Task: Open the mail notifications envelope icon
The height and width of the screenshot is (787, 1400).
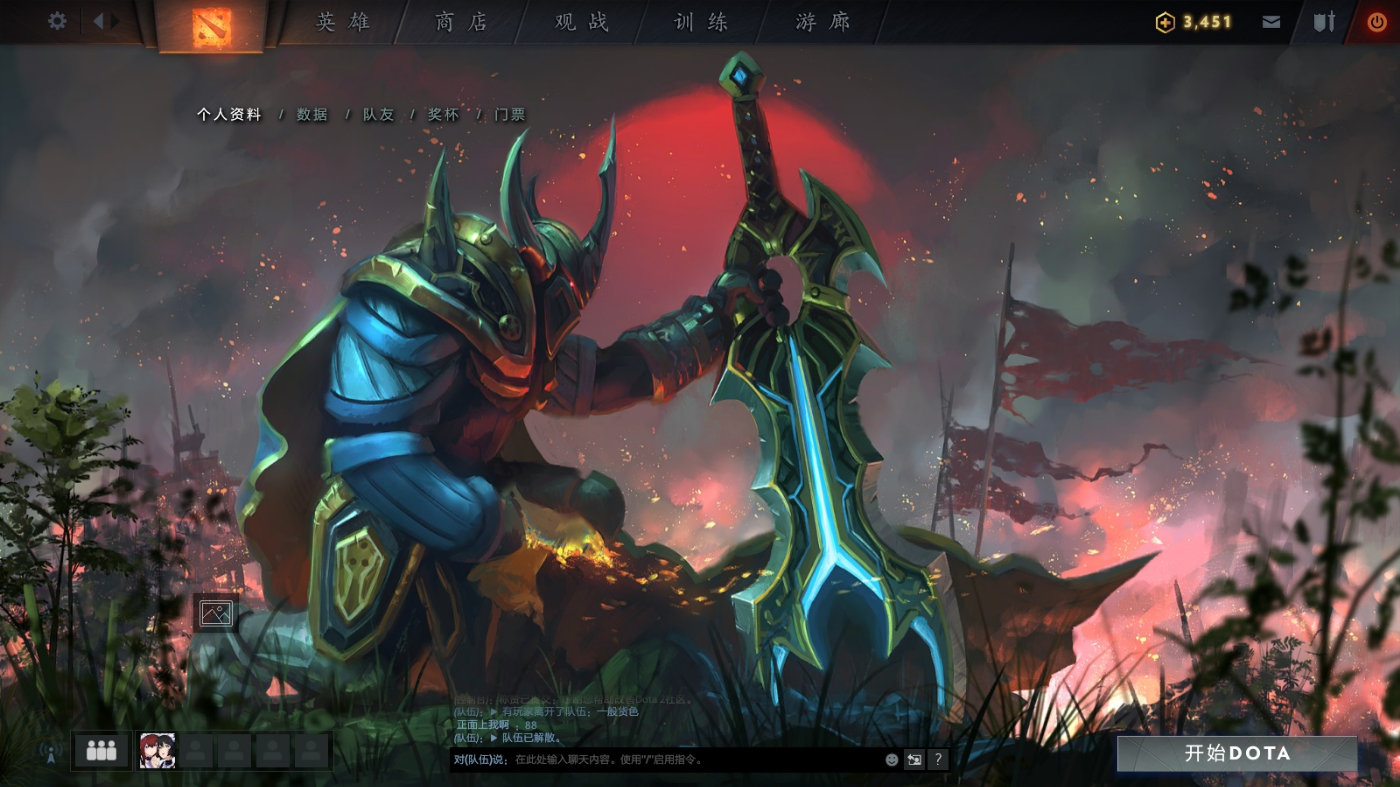Action: click(x=1271, y=19)
